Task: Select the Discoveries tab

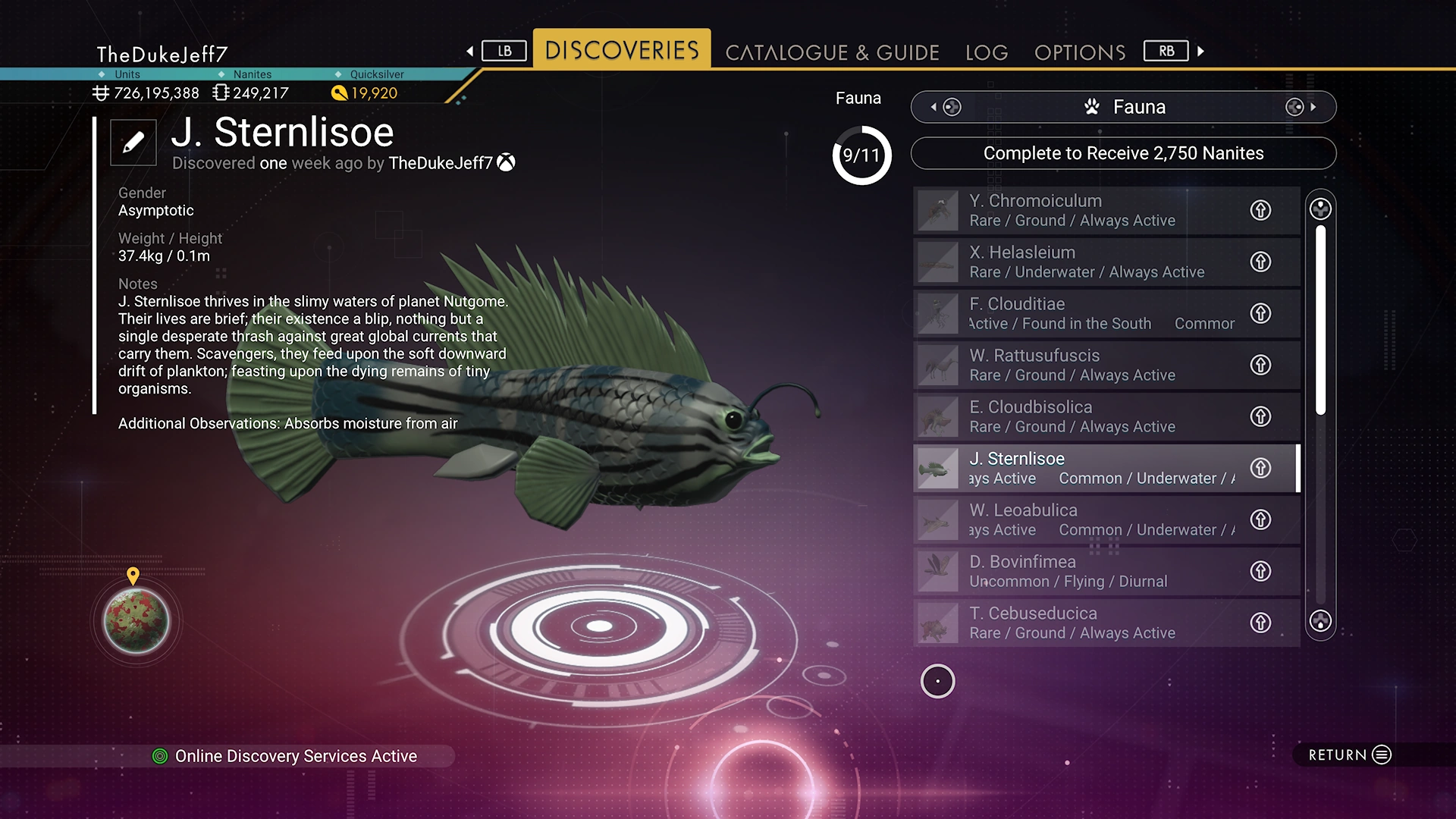Action: point(622,50)
